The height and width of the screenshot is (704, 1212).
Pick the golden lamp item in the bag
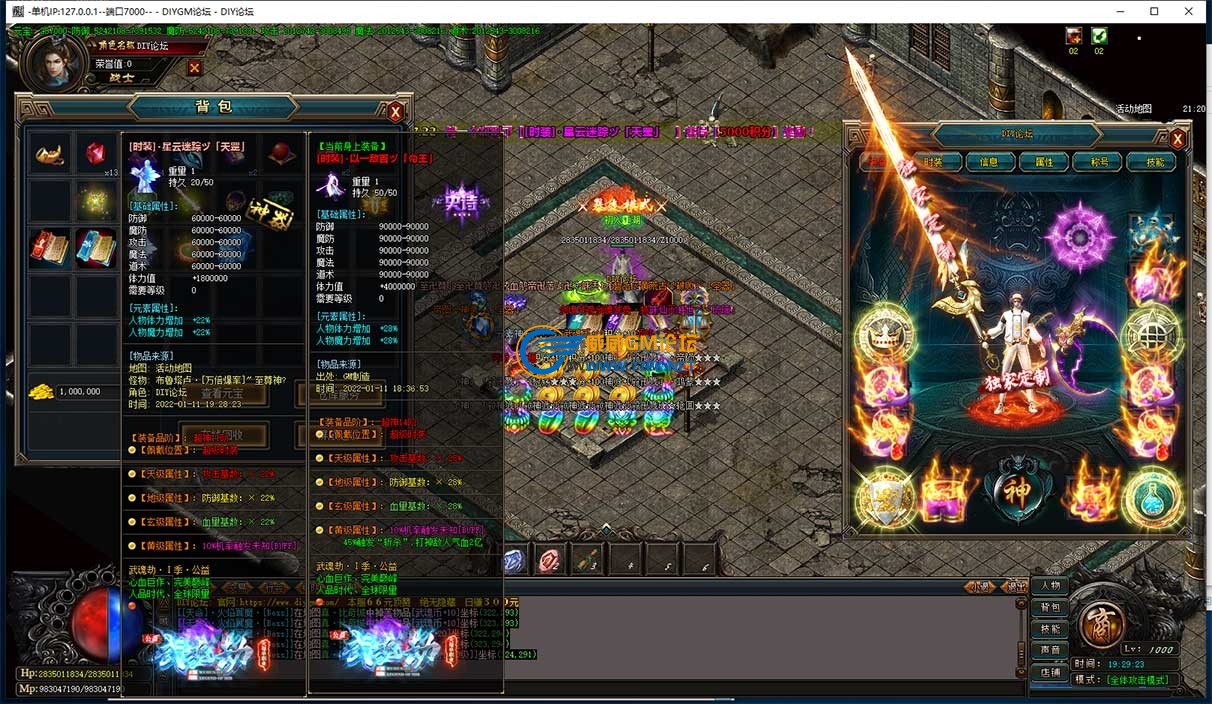point(49,154)
